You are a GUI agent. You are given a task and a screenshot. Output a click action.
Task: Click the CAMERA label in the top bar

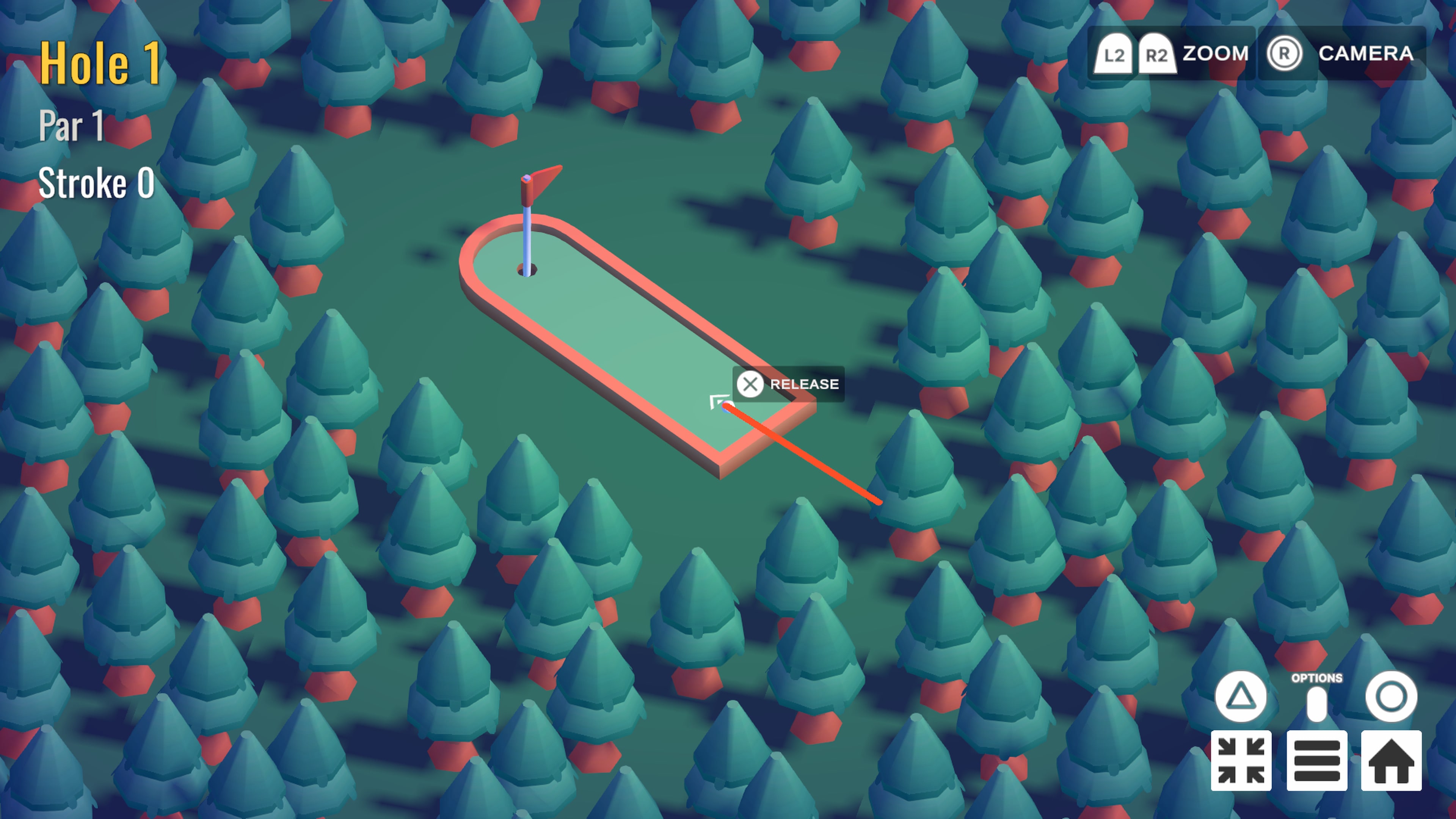click(x=1365, y=54)
